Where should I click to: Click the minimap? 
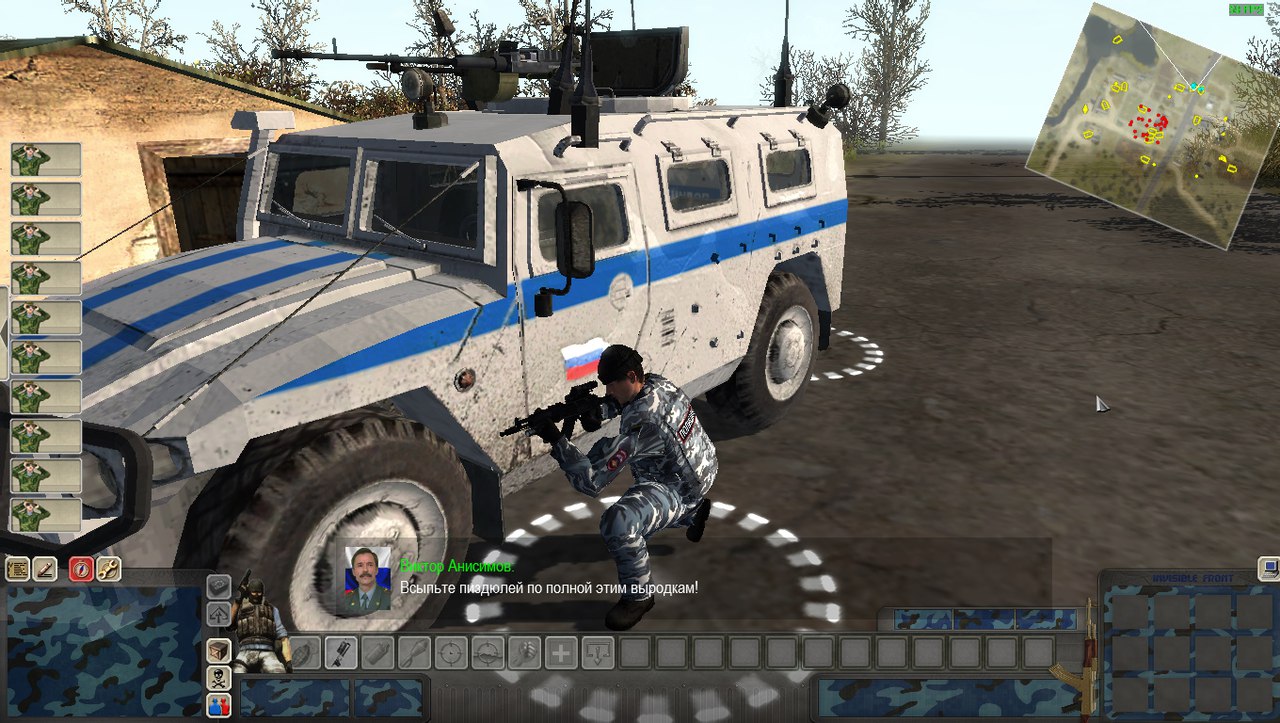pos(1141,125)
